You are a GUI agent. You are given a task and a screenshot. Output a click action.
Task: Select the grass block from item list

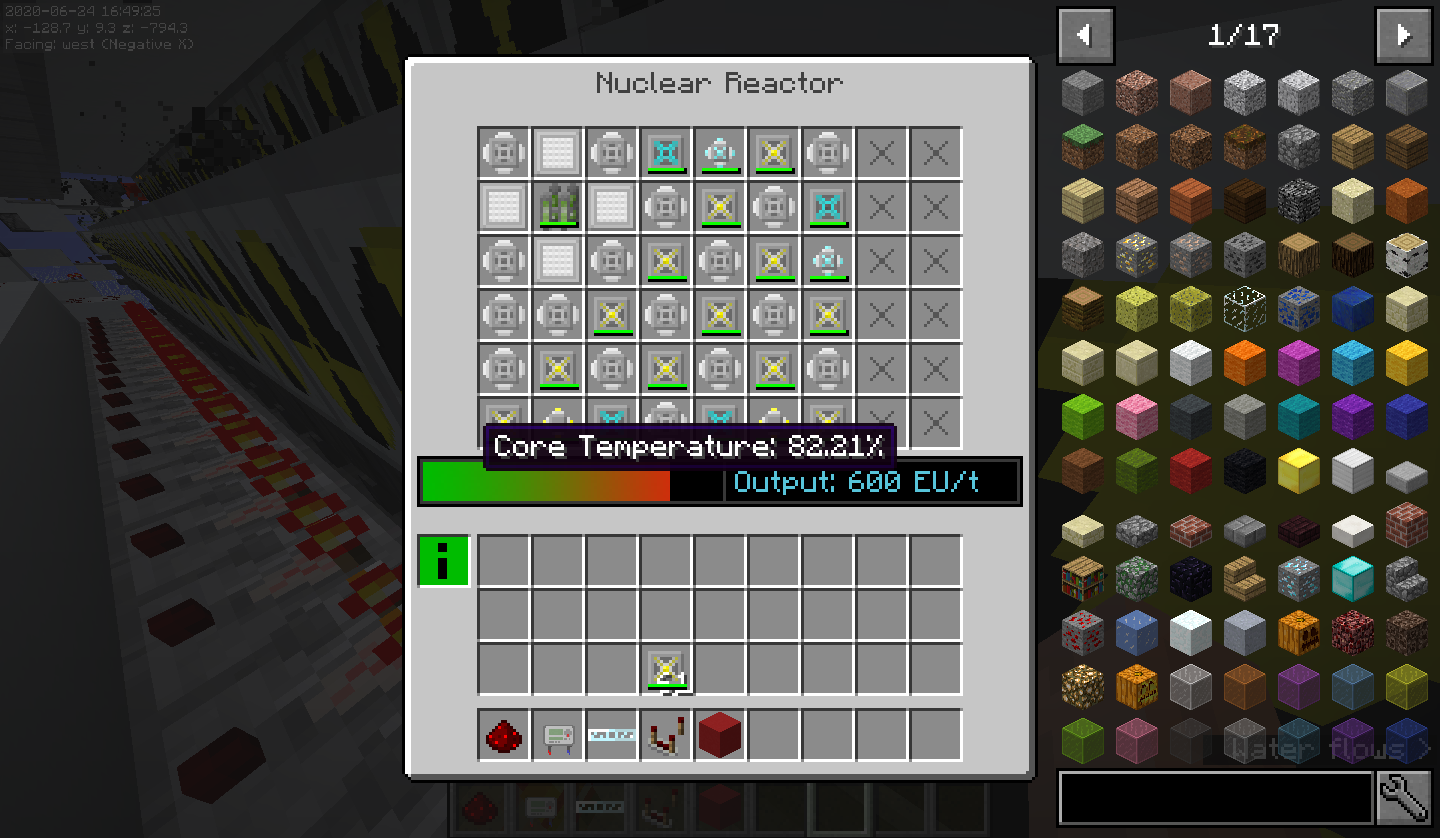pos(1083,146)
